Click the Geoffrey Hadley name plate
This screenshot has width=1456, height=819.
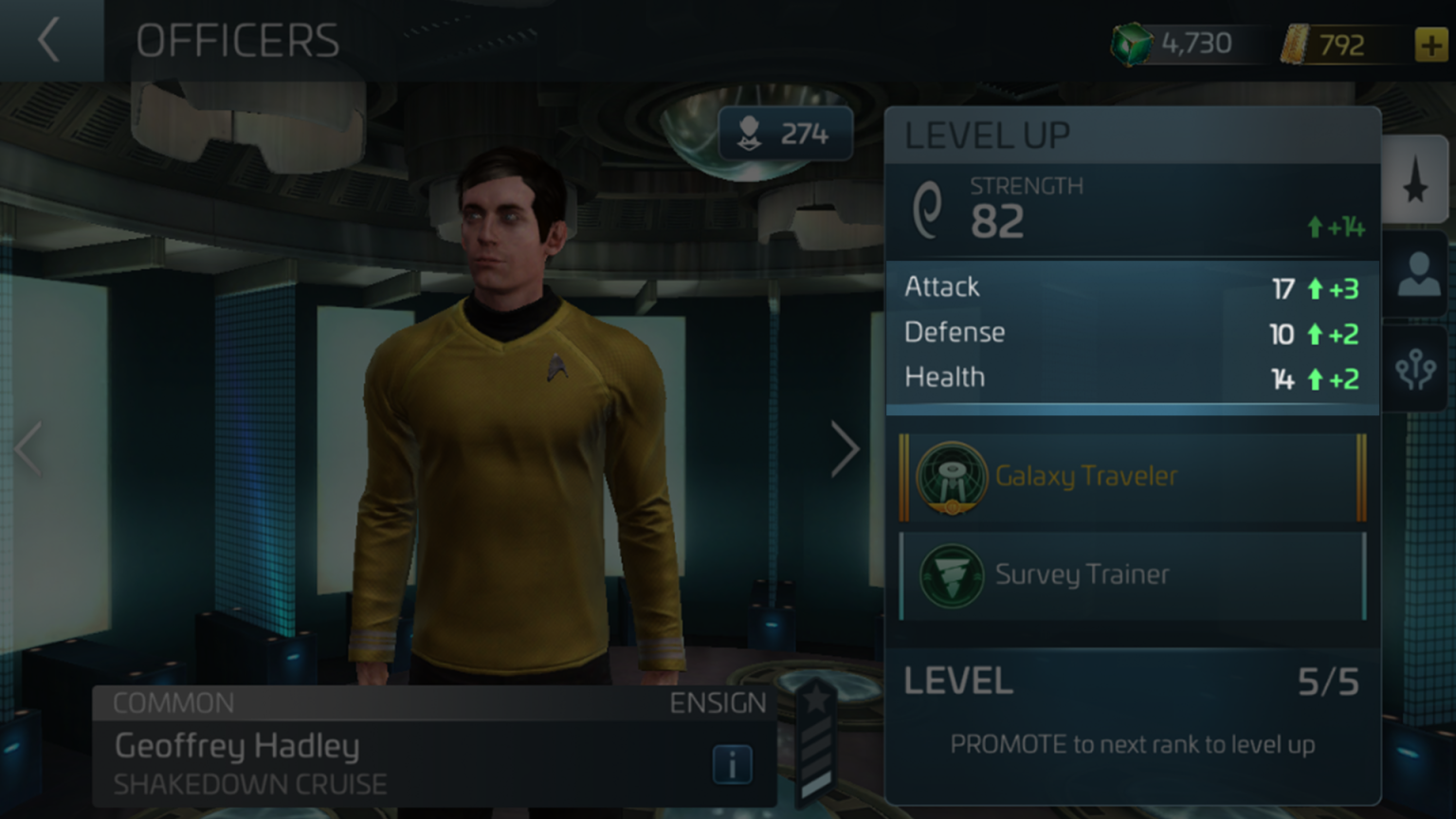(236, 747)
